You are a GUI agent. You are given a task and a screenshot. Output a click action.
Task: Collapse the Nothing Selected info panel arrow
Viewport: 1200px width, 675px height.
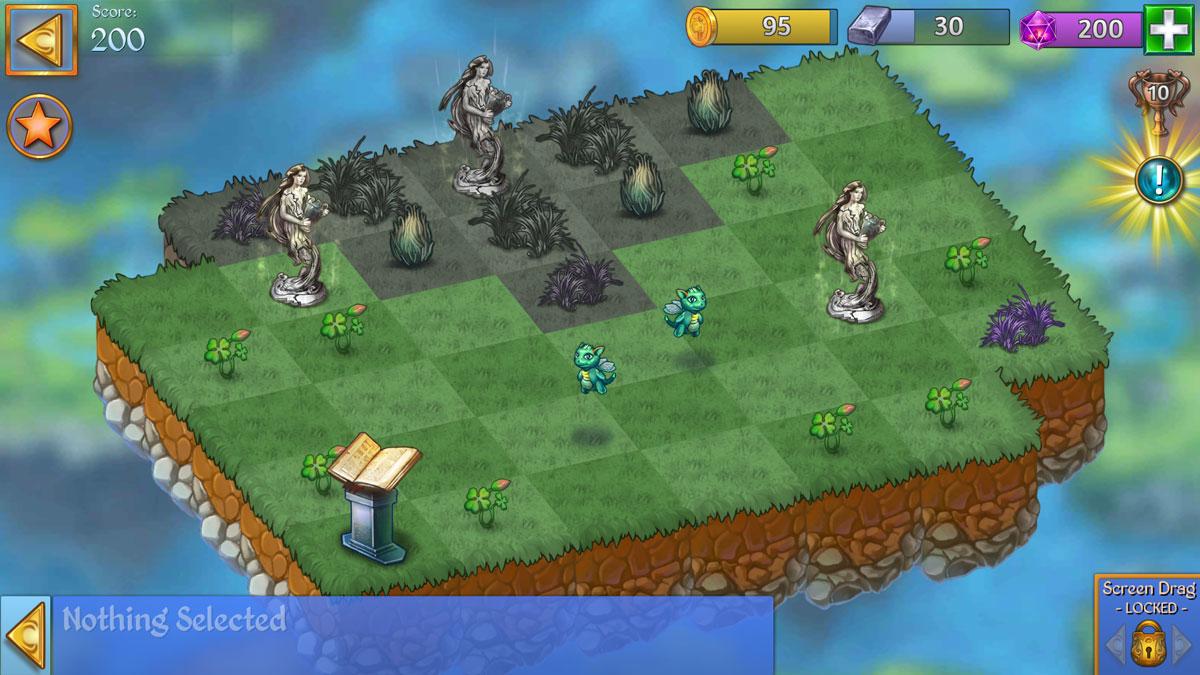[26, 635]
